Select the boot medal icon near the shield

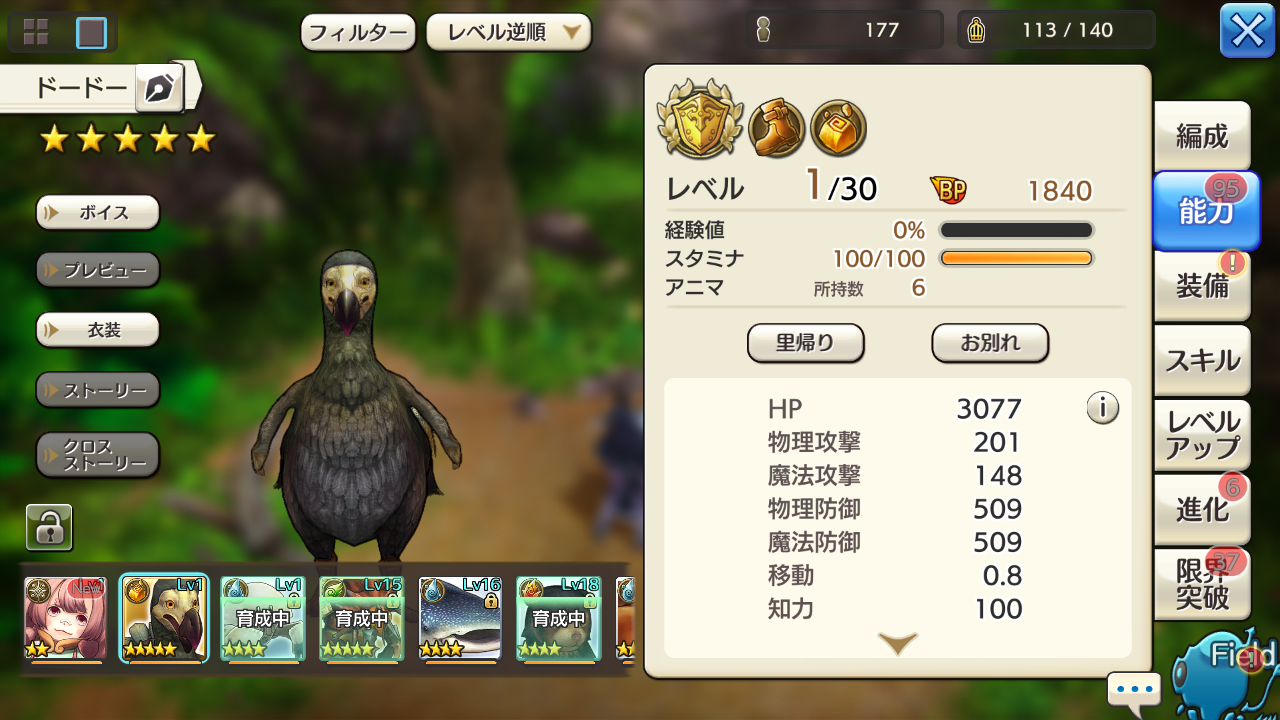777,127
